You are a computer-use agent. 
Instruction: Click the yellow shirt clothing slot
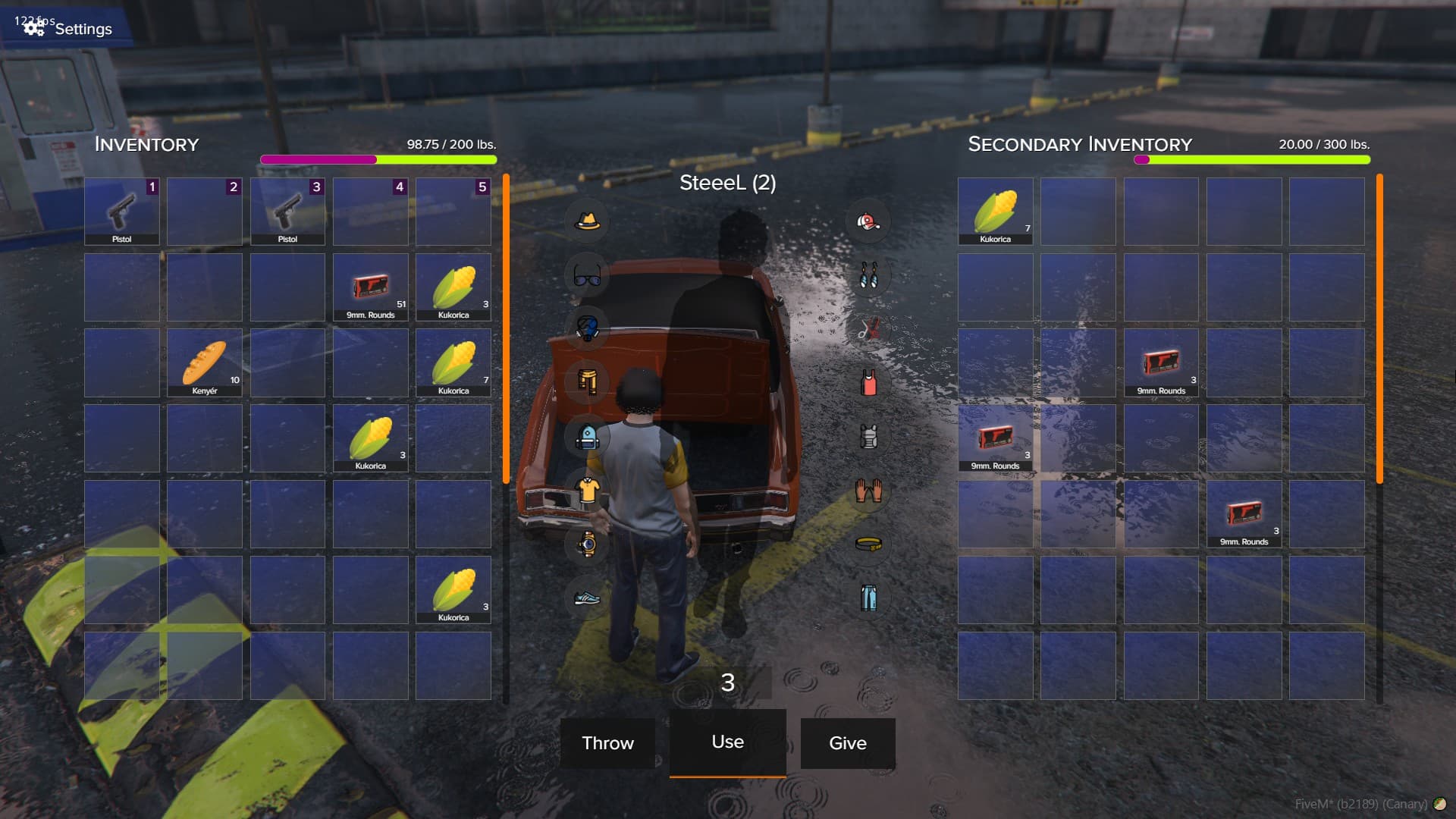[x=587, y=491]
